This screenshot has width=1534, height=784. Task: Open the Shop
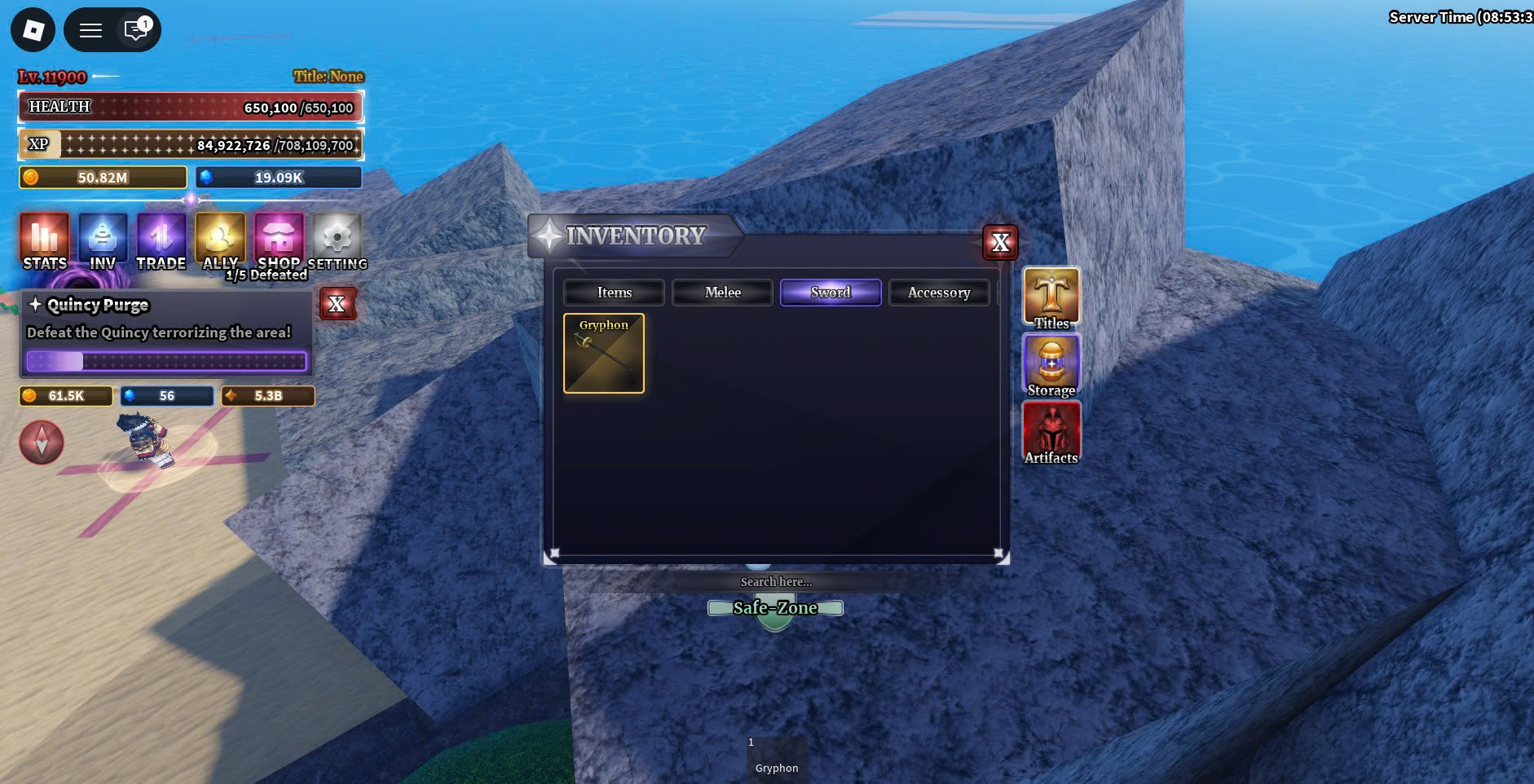coord(279,241)
